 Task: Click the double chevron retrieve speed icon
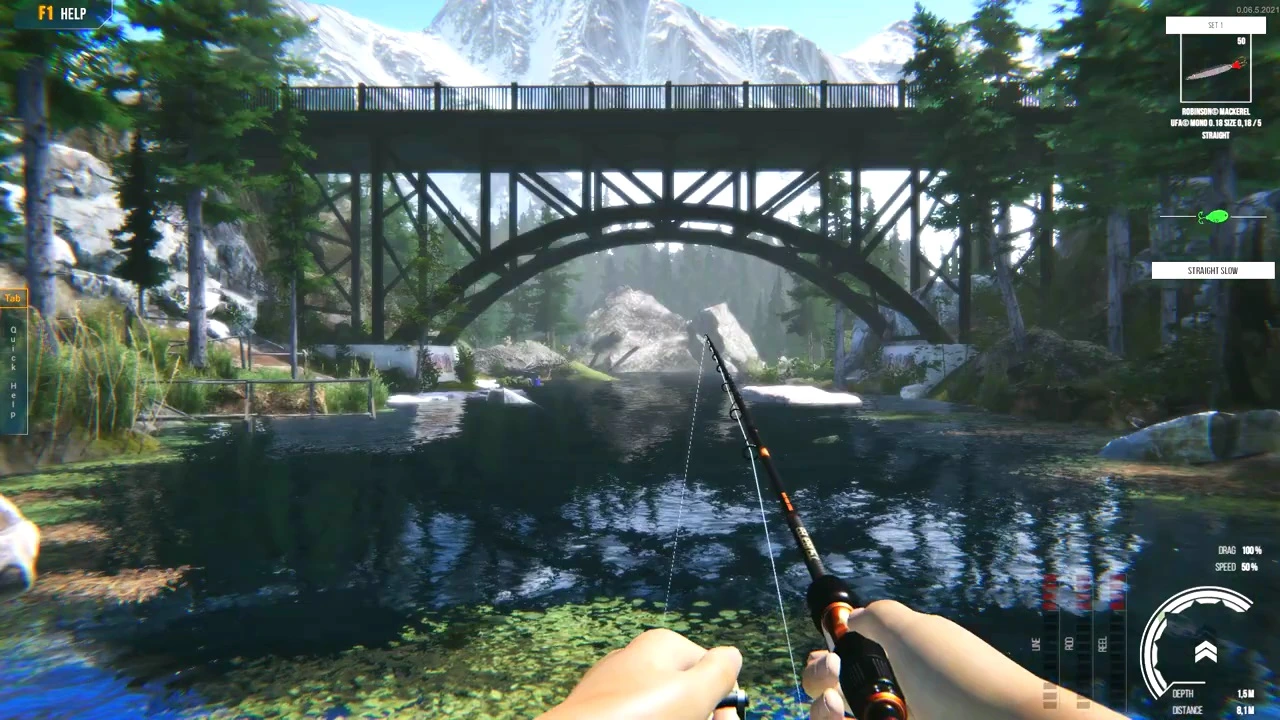coord(1206,650)
